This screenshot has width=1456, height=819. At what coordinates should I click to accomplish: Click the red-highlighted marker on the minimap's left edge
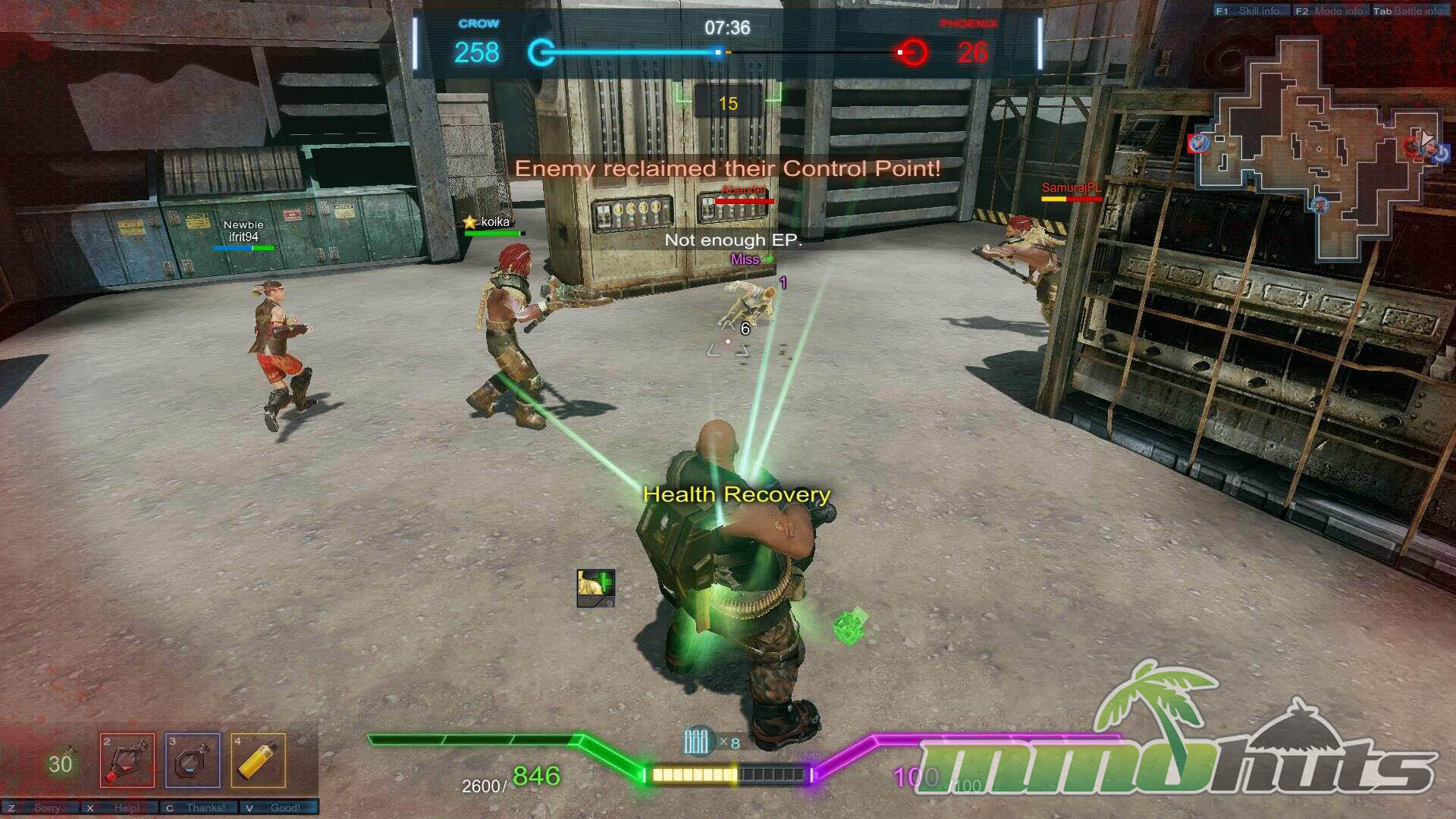coord(1199,143)
